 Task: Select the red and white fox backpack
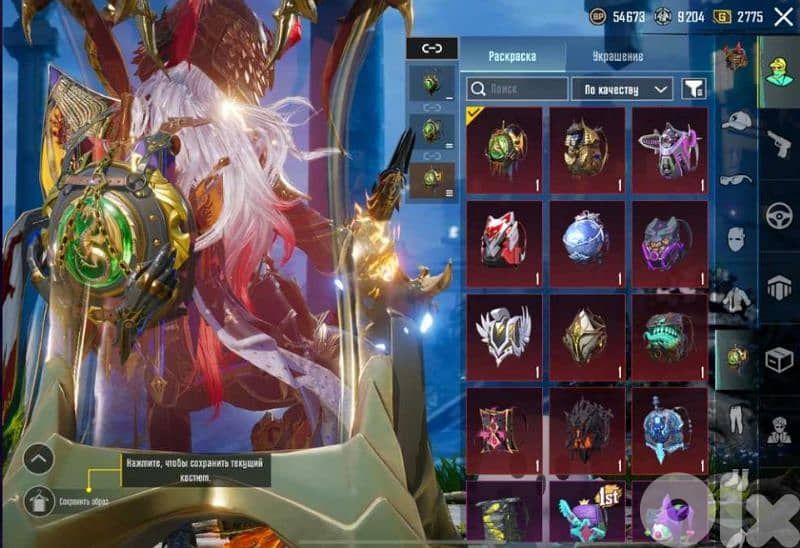pyautogui.click(x=504, y=238)
